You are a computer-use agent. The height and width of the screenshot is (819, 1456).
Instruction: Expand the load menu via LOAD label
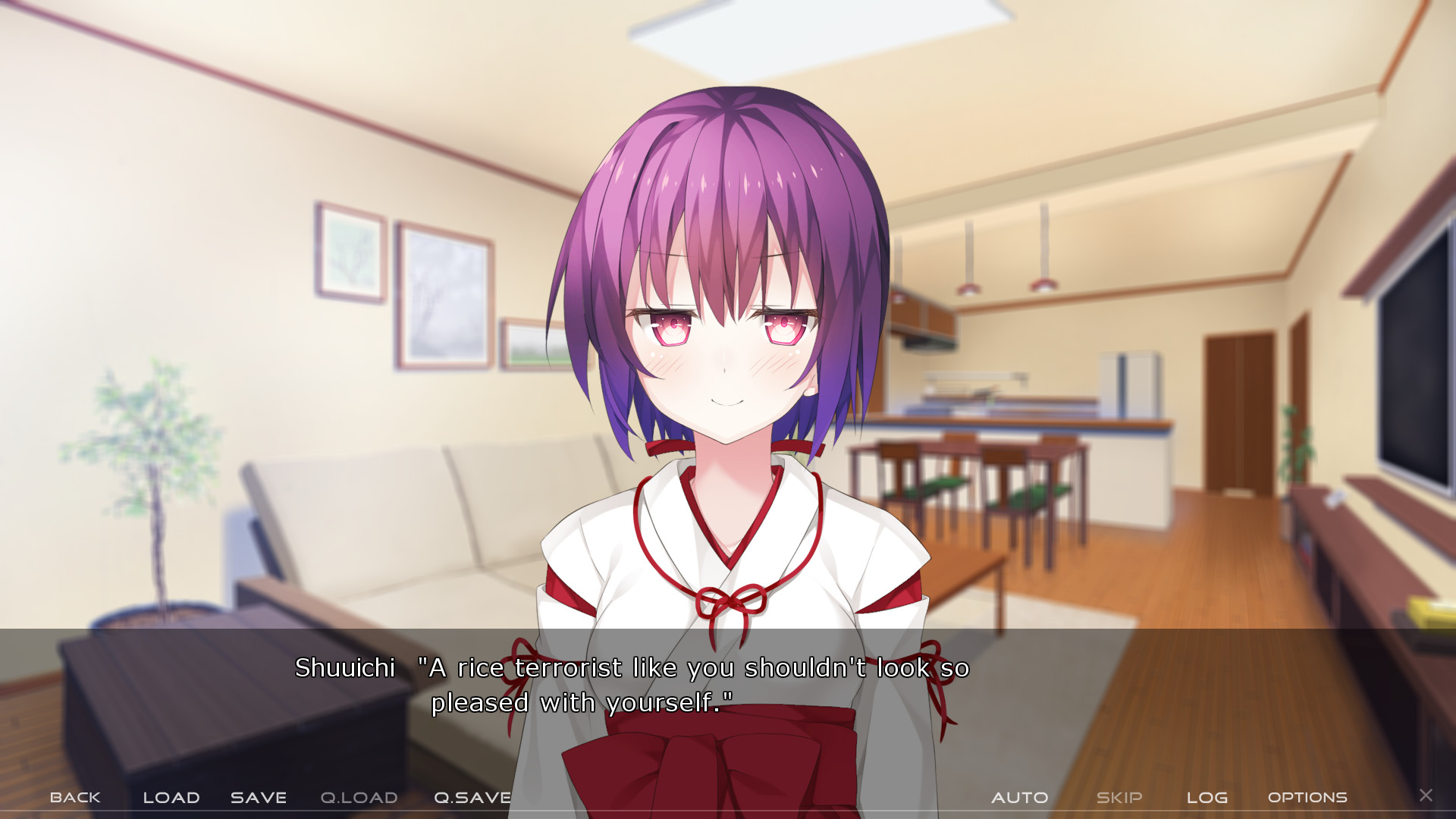(171, 797)
